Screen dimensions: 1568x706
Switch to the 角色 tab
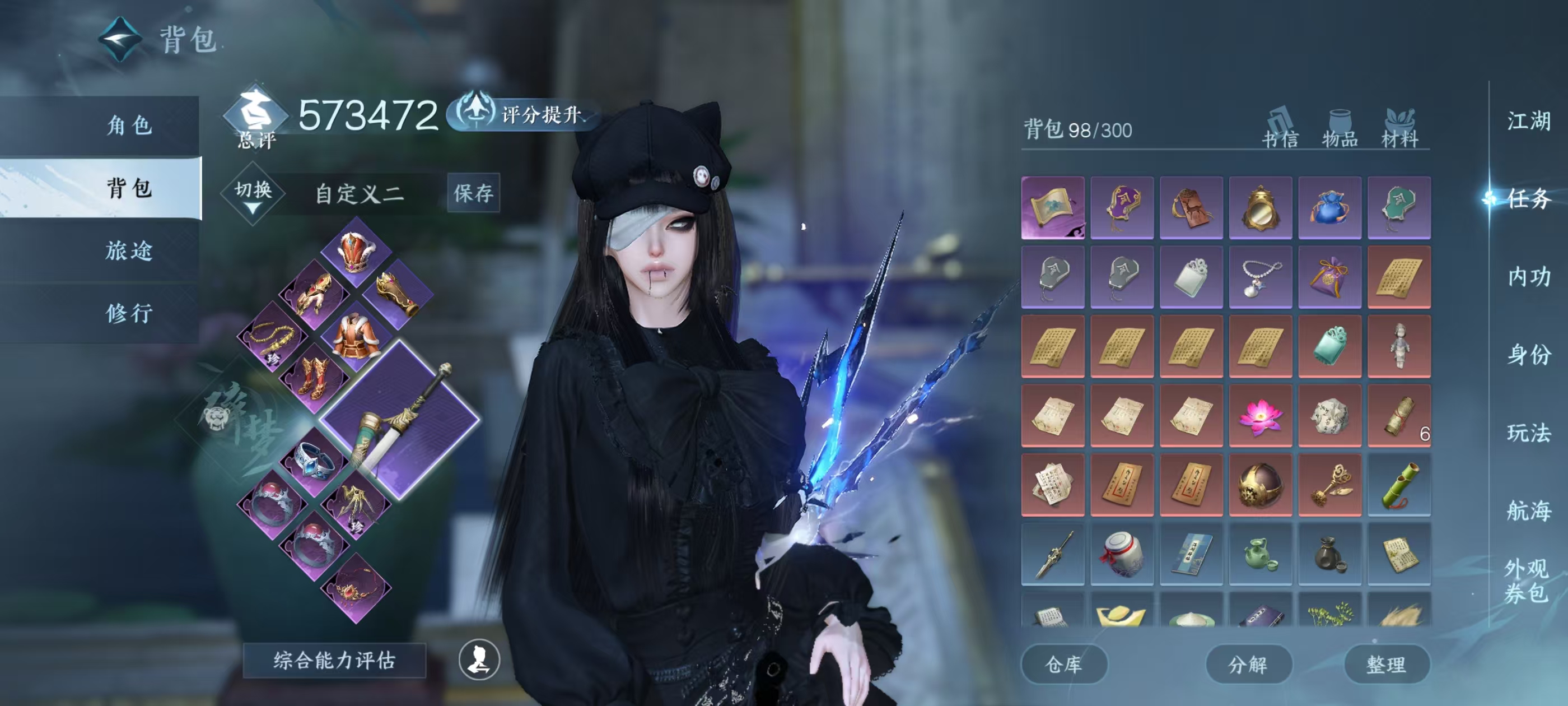coord(129,126)
